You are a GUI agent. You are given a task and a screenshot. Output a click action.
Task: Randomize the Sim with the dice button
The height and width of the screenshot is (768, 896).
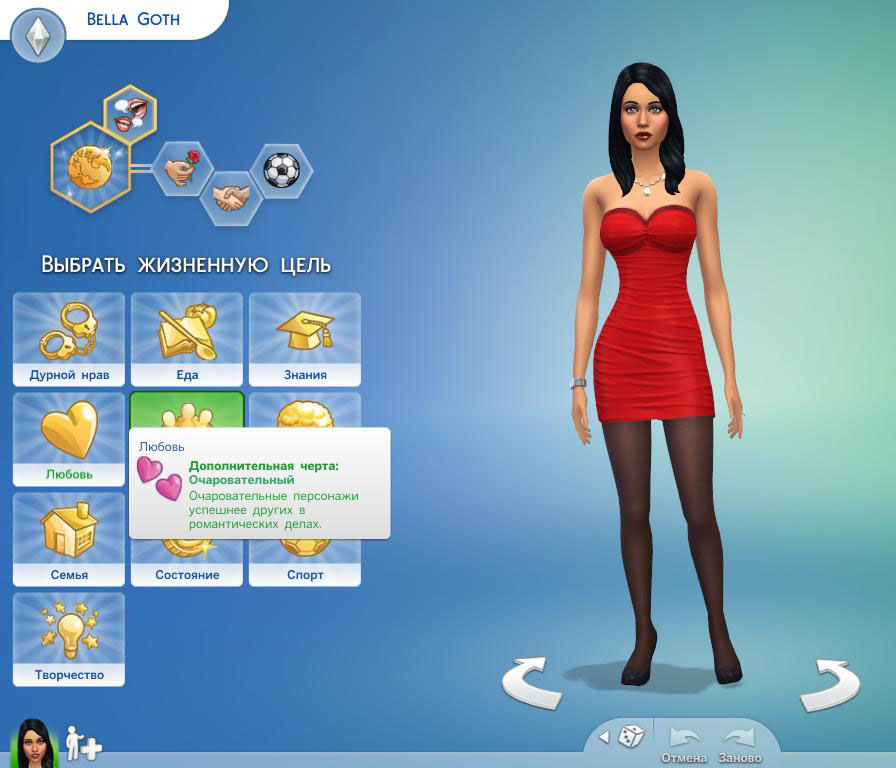631,738
